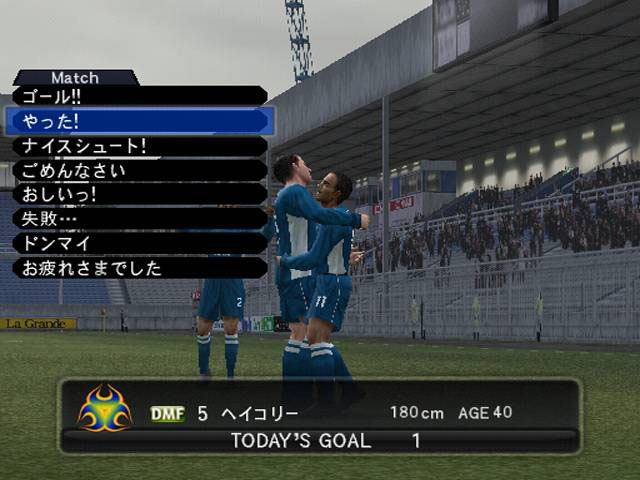This screenshot has height=480, width=640.
Task: Send the ナイスシュート! message
Action: 138,146
